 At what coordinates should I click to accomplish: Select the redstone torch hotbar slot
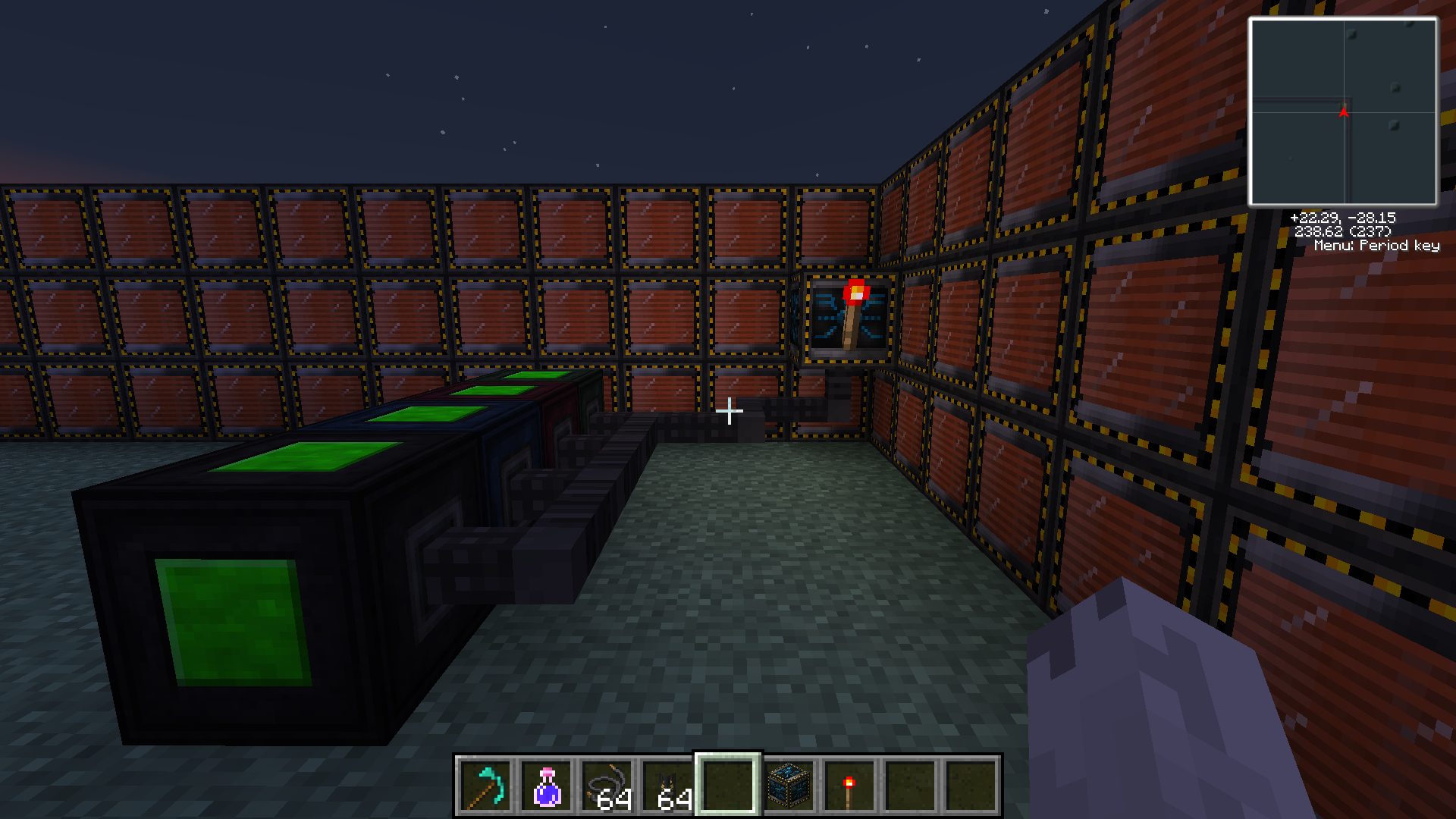point(850,785)
